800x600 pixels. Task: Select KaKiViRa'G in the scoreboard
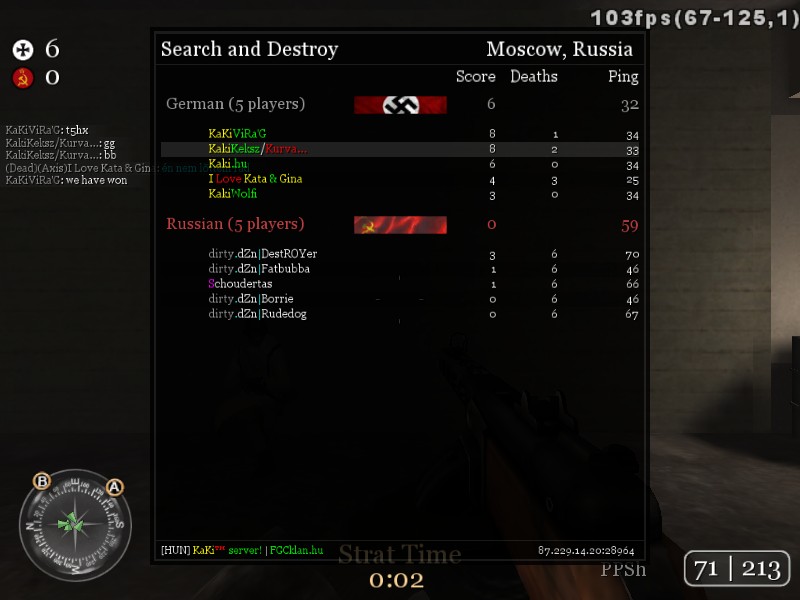tap(238, 134)
